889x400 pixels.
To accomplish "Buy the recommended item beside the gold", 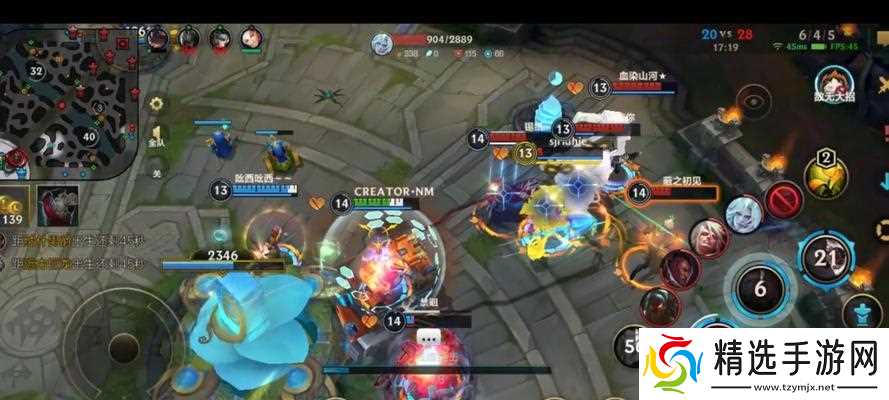I will coord(58,205).
